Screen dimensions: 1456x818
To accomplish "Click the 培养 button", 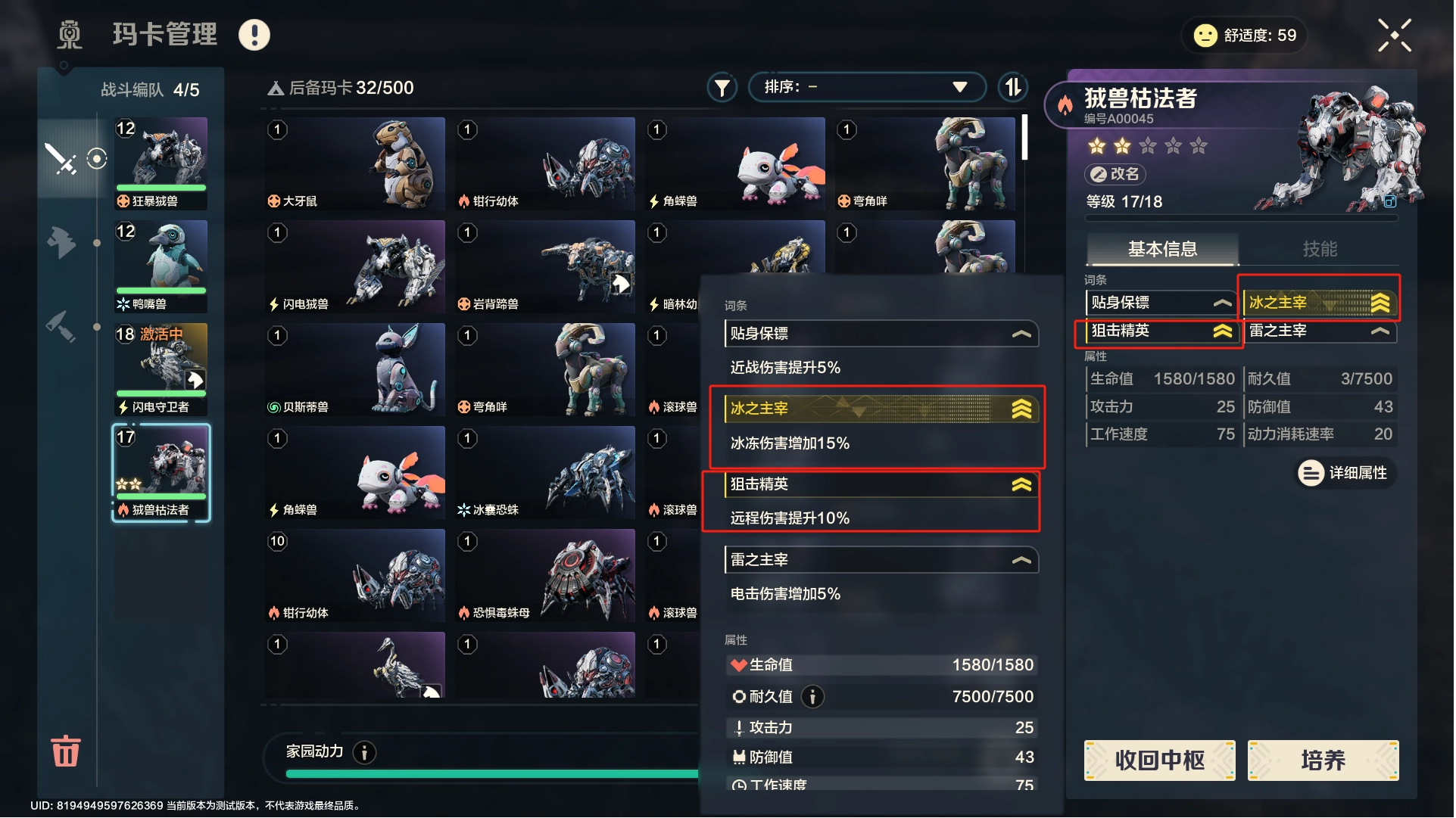I will pos(1322,760).
